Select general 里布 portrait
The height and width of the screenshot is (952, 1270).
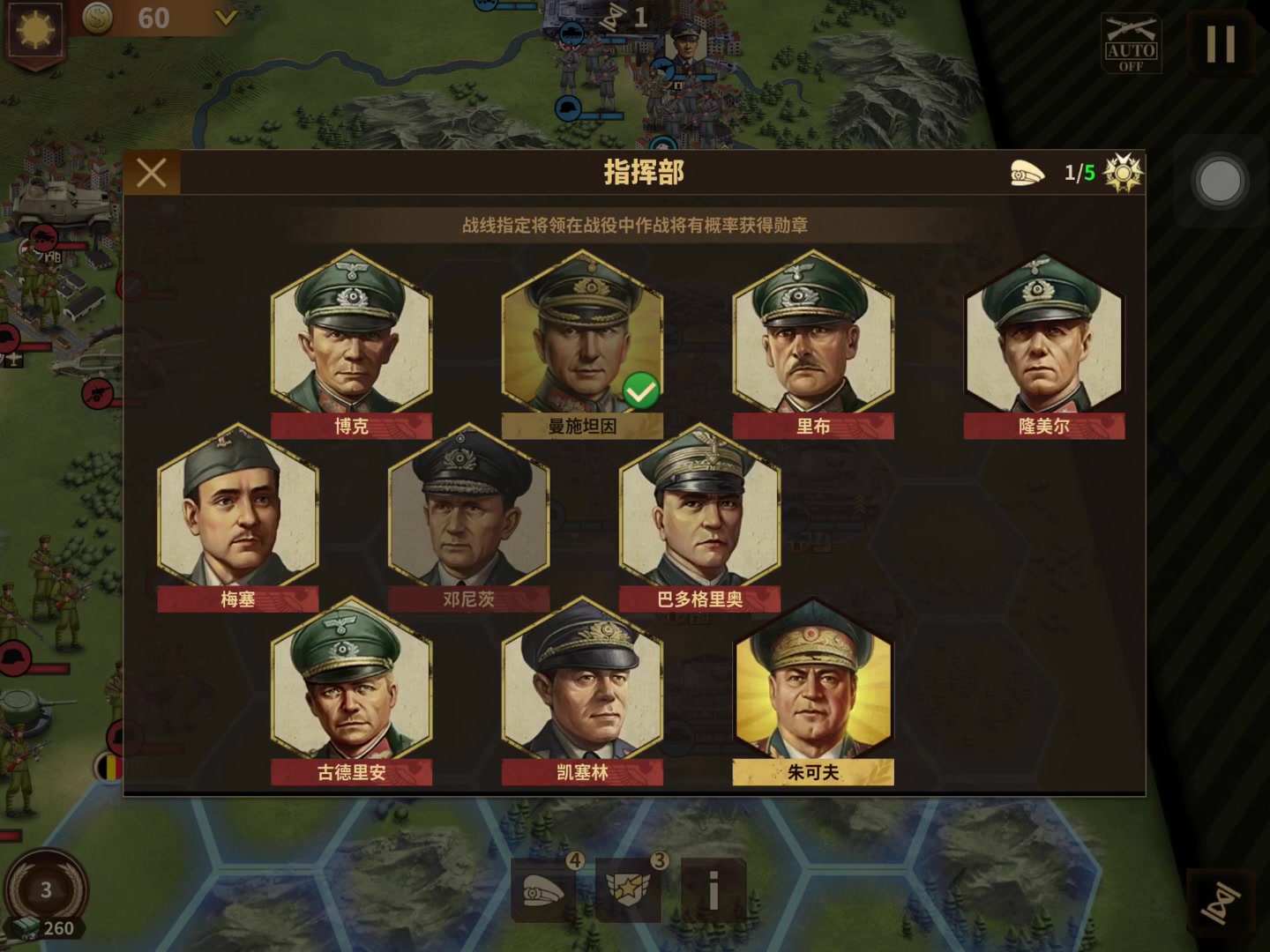813,335
